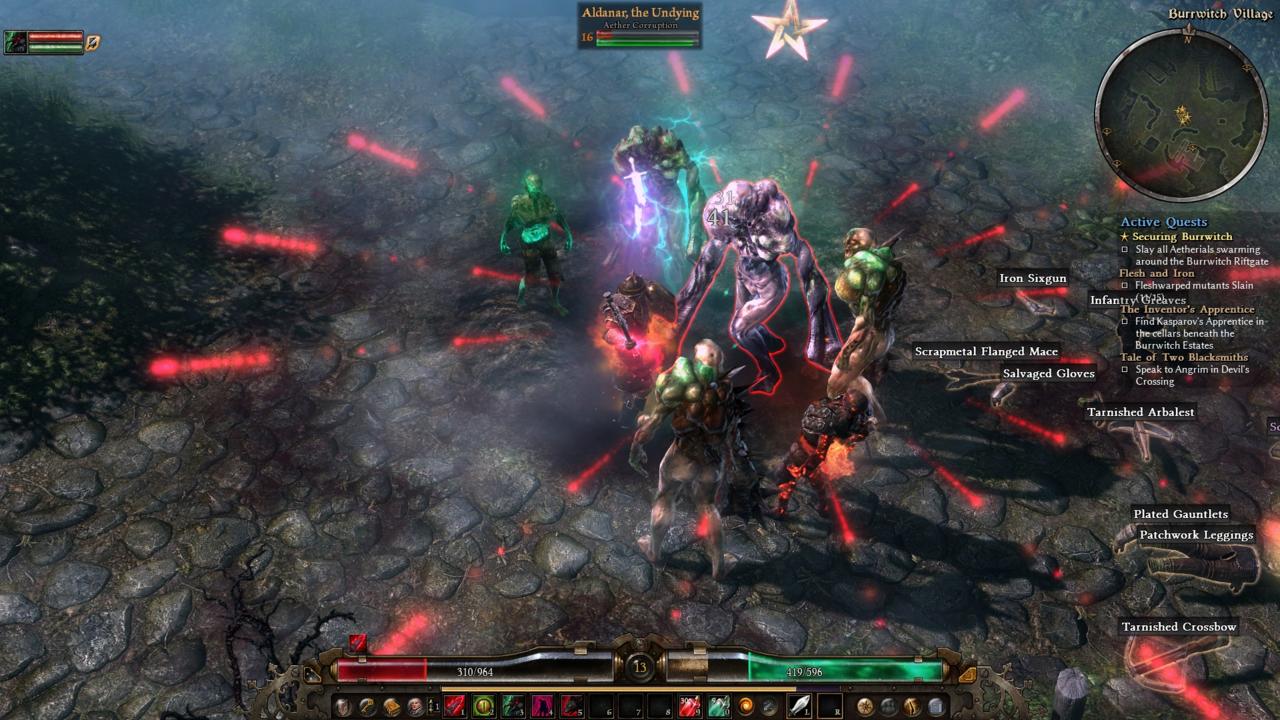
Task: Check the 'Fleshwarped mutants Slain' objective box
Action: (1127, 284)
